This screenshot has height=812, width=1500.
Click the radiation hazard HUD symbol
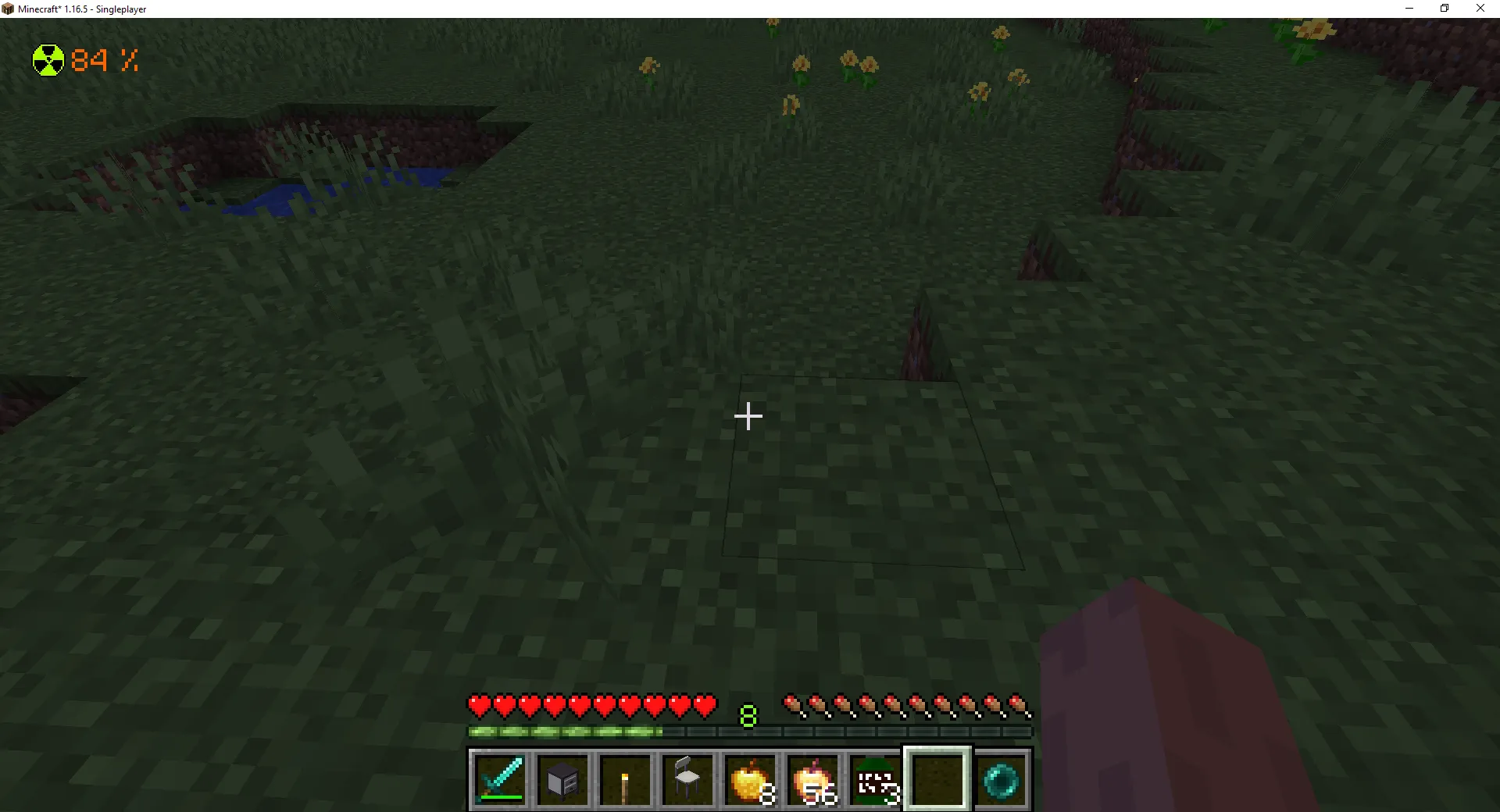48,59
